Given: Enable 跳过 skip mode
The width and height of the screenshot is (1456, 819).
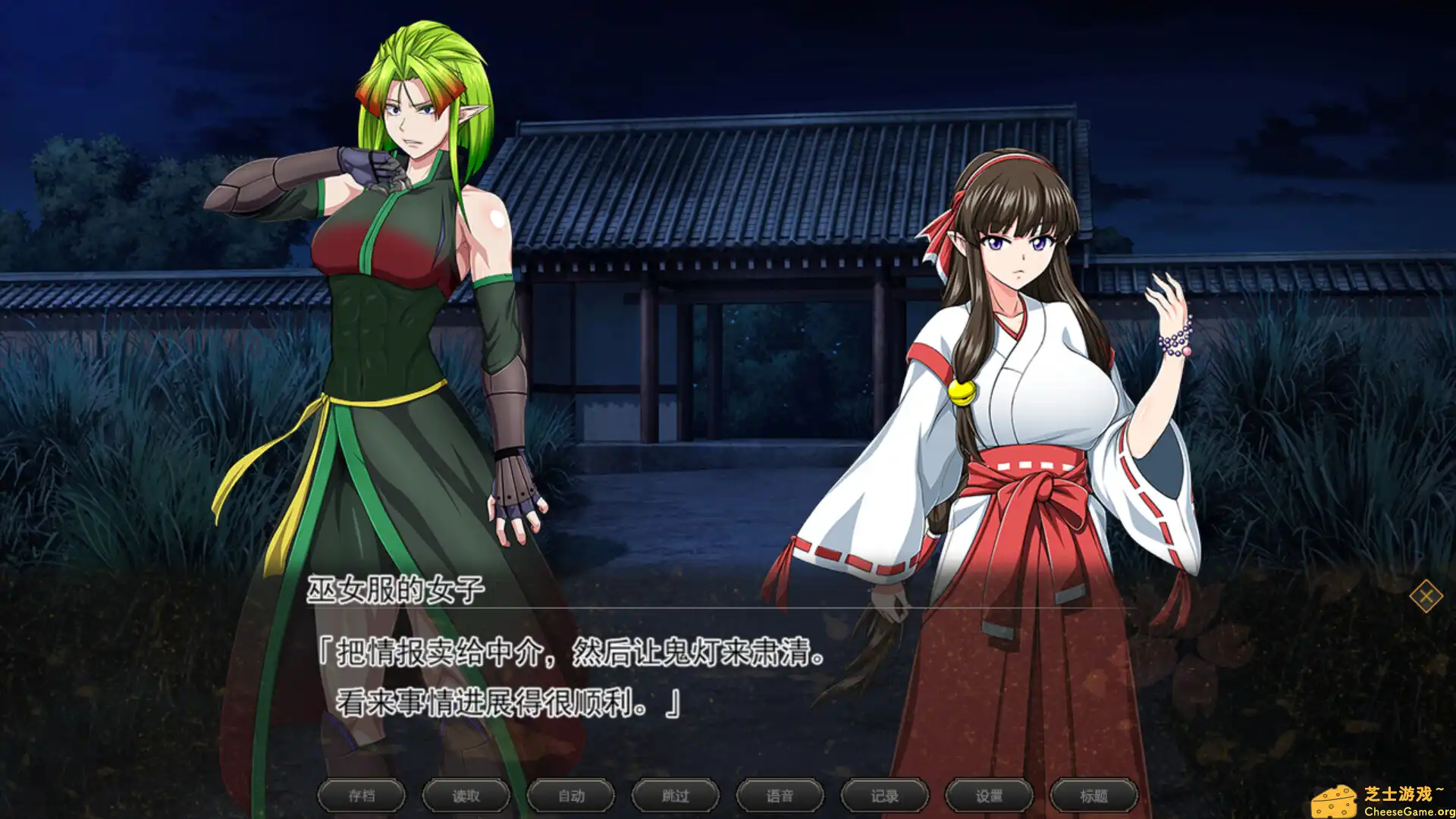Looking at the screenshot, I should coord(674,795).
